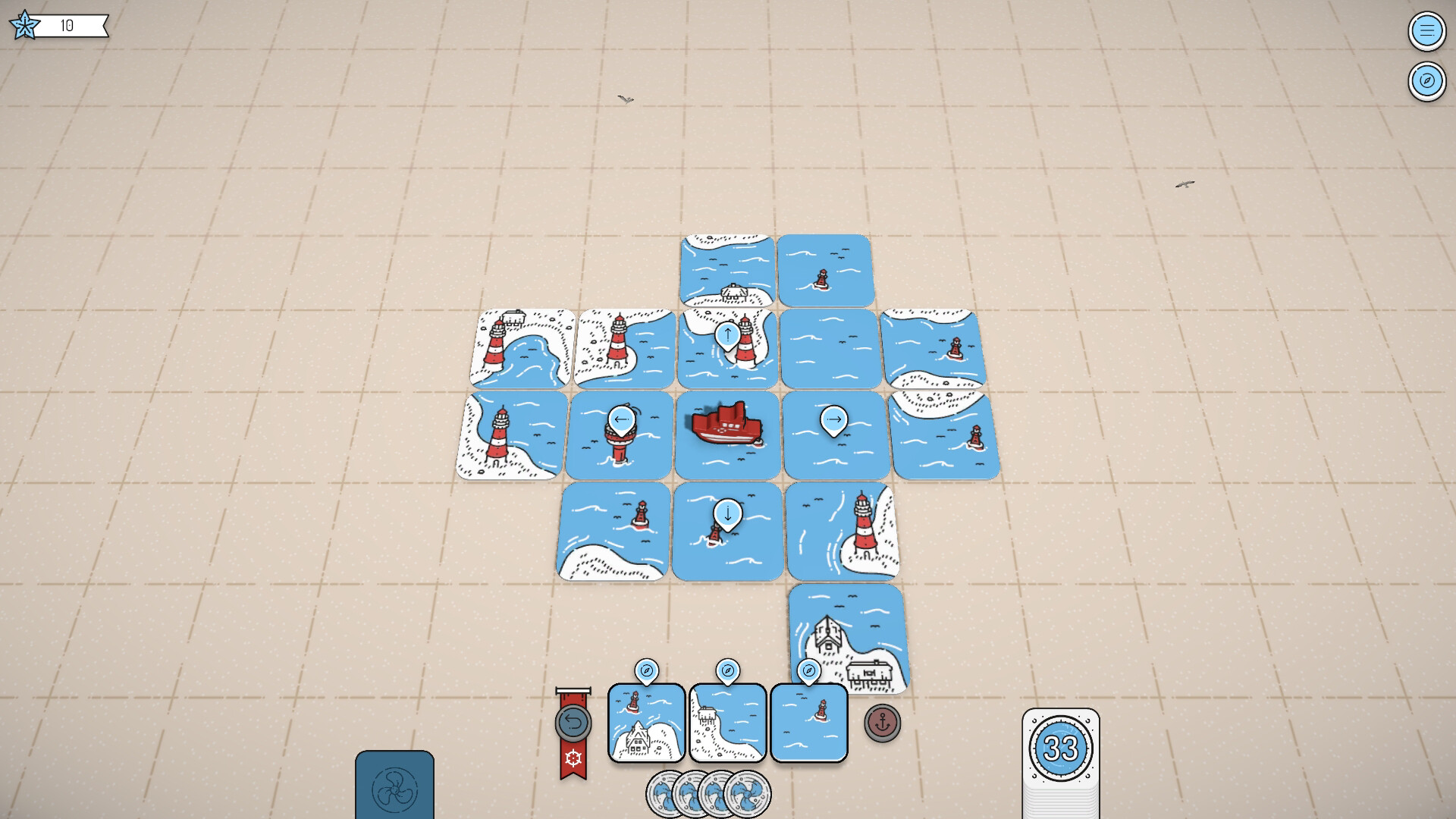Toggle the compass pin above the buoy hand tile
This screenshot has width=1456, height=819.
tap(808, 672)
